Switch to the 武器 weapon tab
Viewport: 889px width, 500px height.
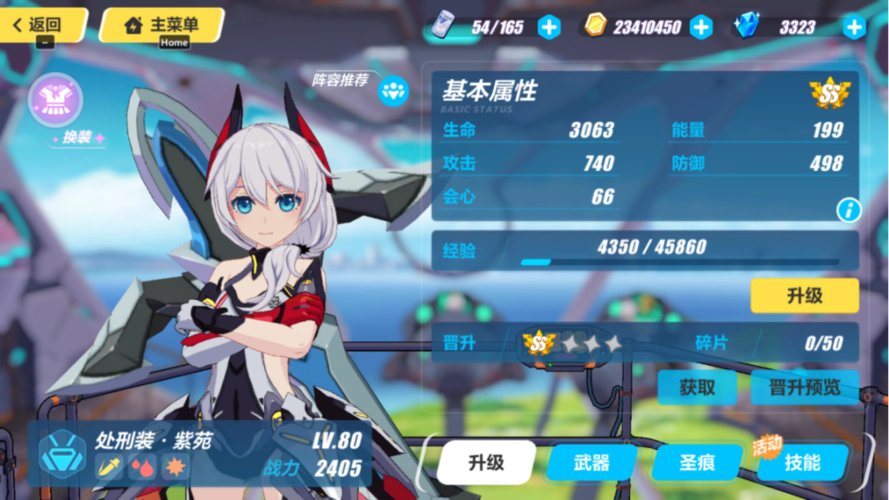[x=592, y=462]
